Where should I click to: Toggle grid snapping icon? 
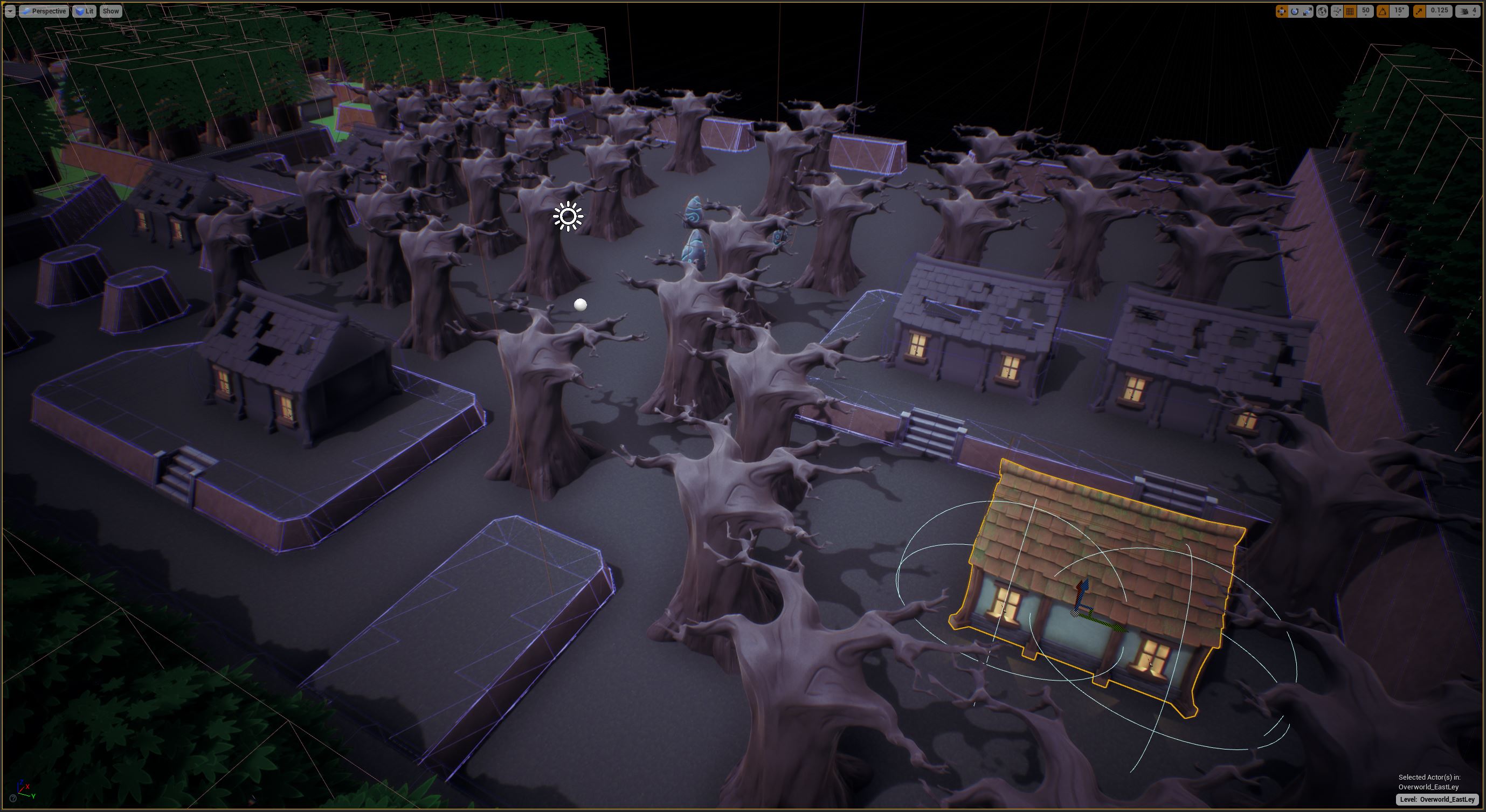pyautogui.click(x=1350, y=11)
